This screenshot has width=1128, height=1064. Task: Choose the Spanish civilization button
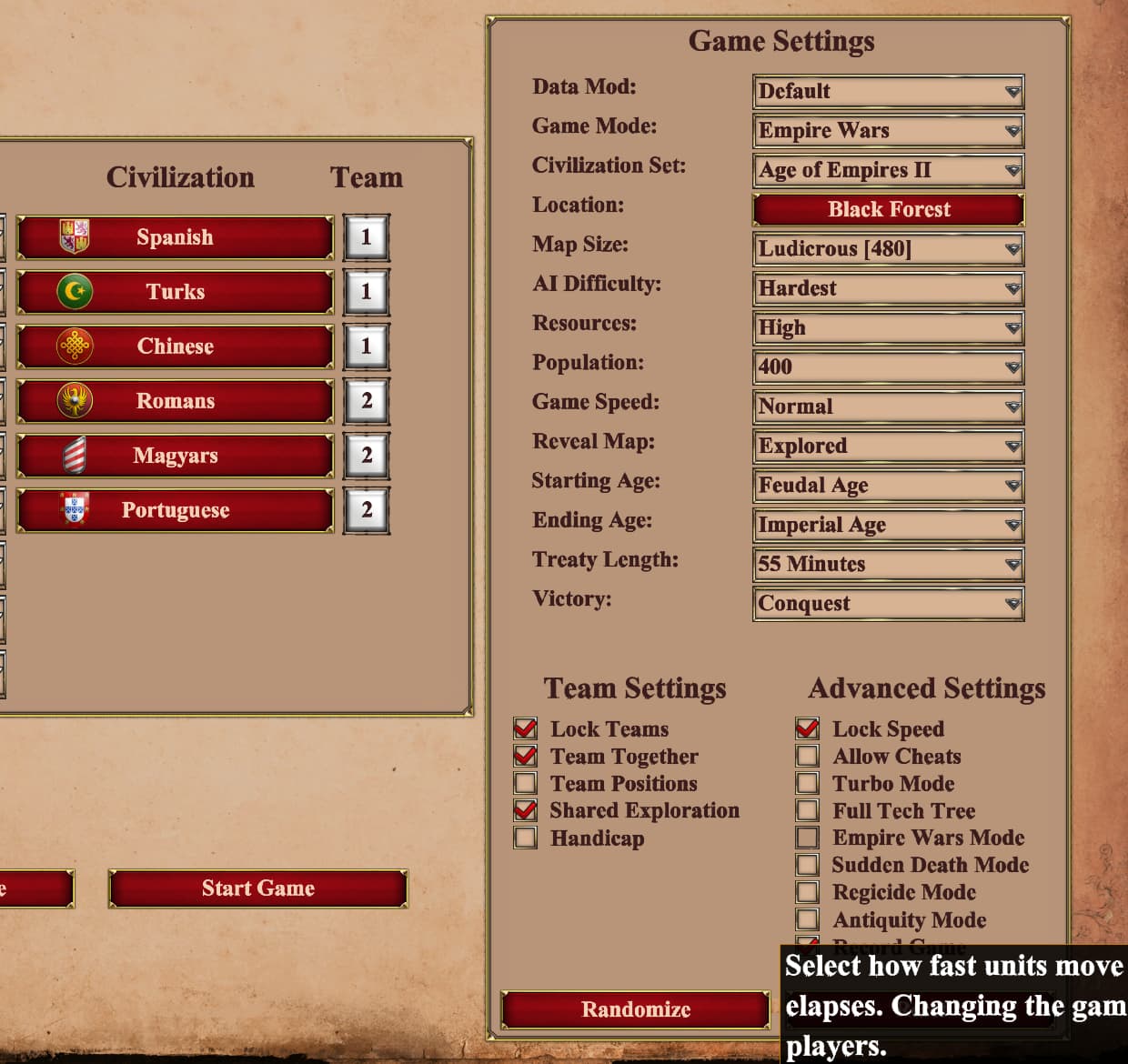(175, 237)
